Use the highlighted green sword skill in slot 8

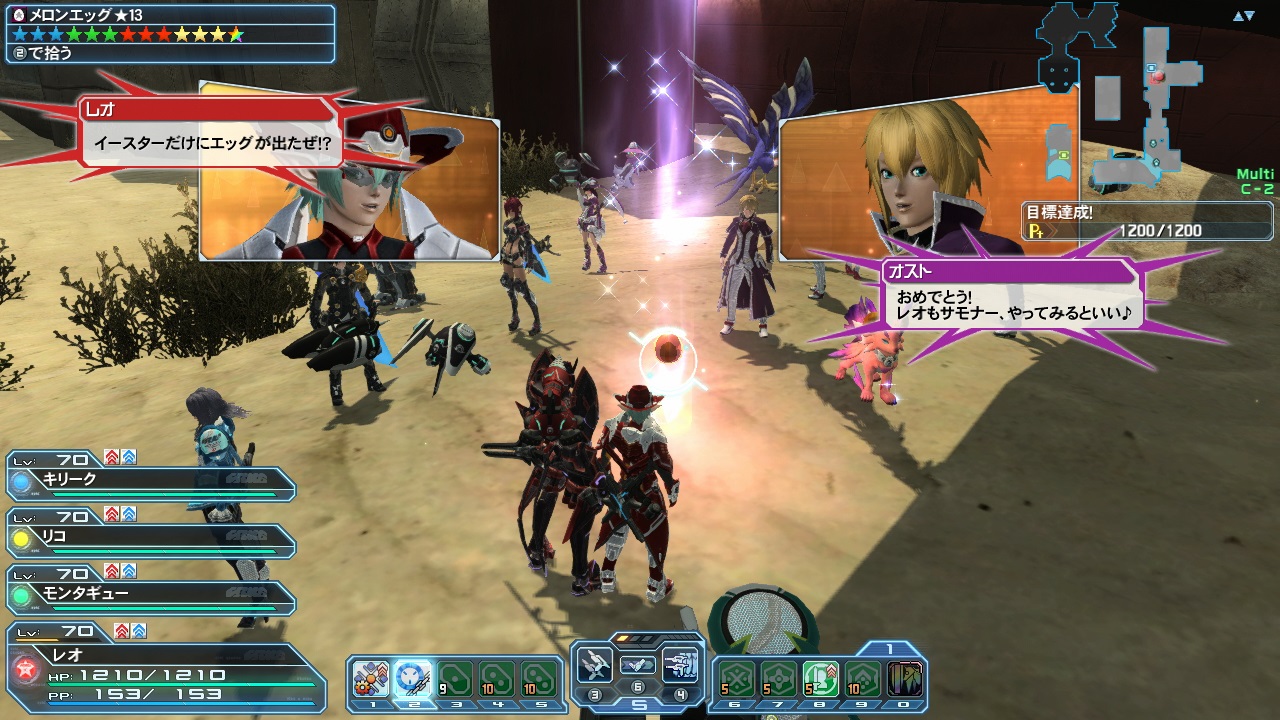point(821,679)
